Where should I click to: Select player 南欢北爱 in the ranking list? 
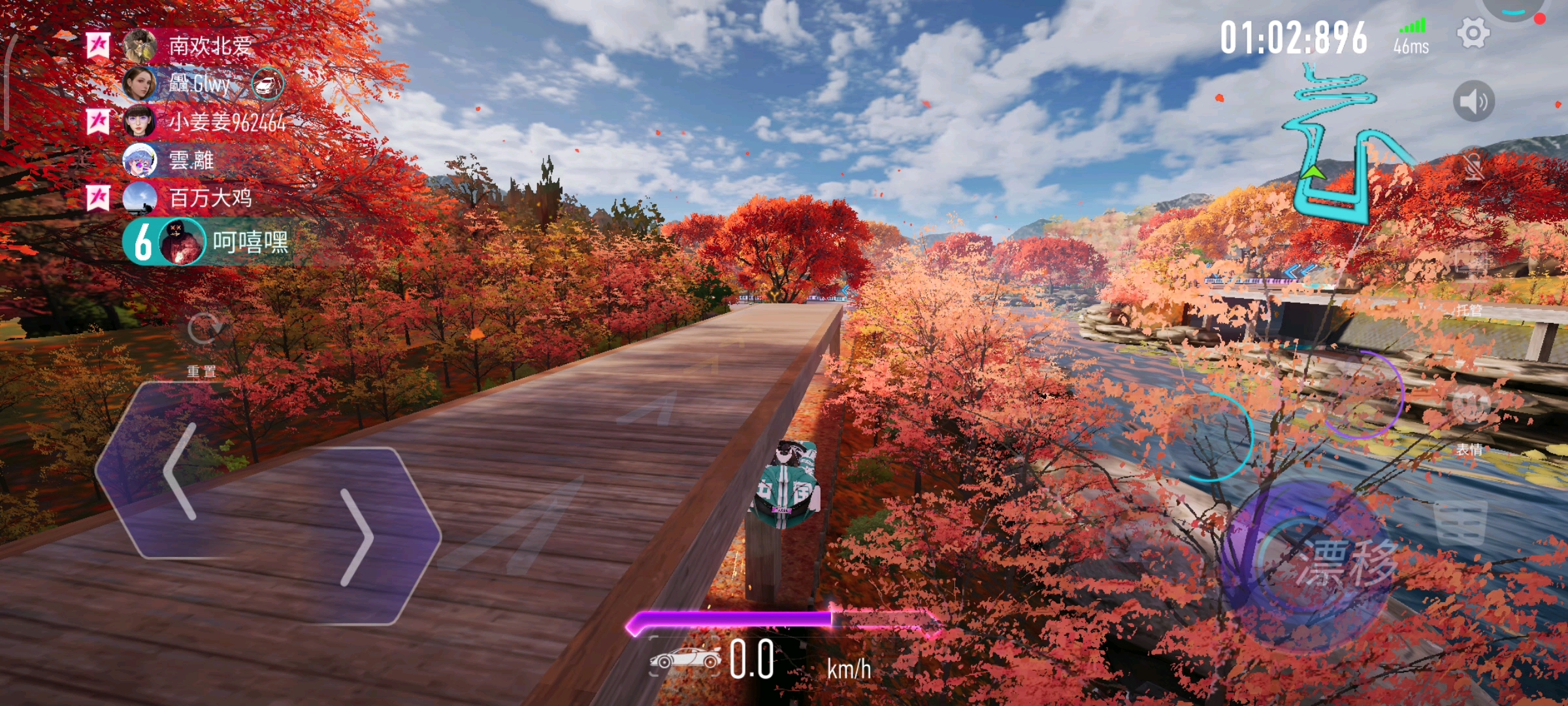tap(209, 46)
